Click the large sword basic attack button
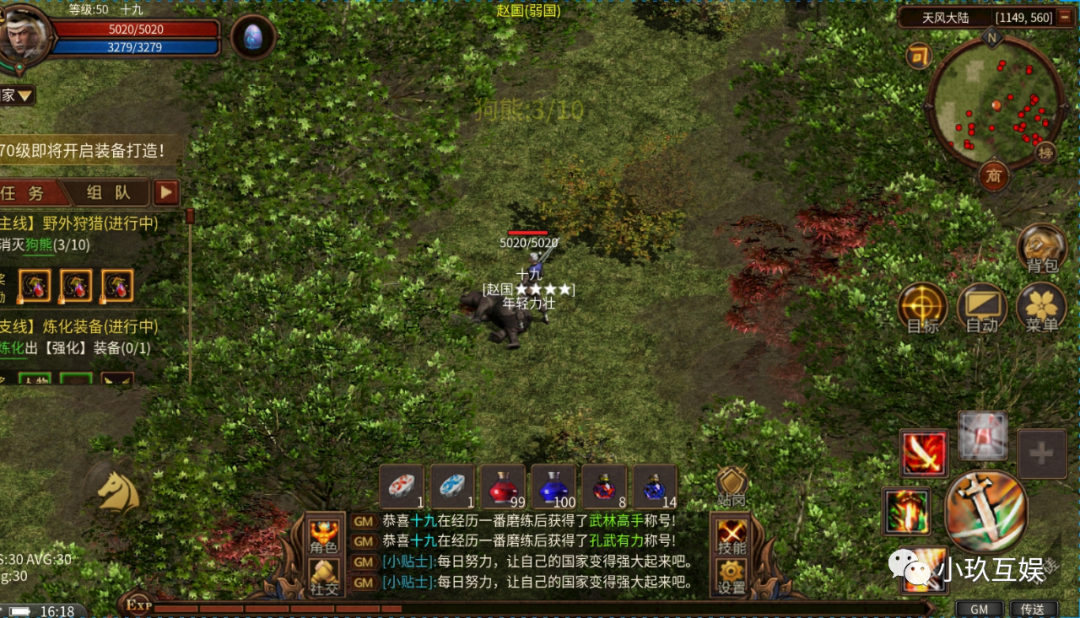The image size is (1080, 618). [x=985, y=511]
